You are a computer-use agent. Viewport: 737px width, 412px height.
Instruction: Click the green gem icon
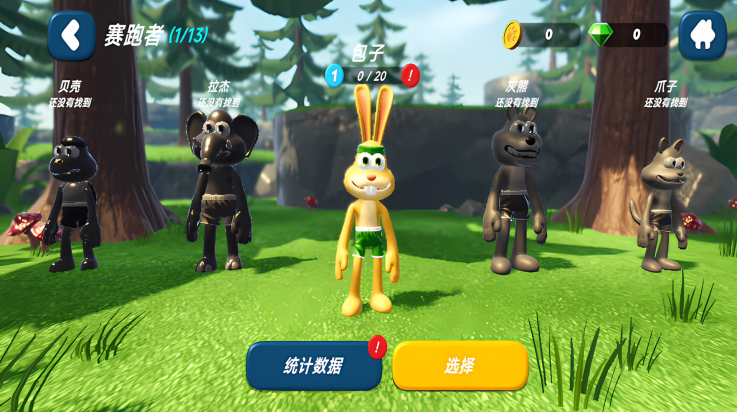coord(600,35)
